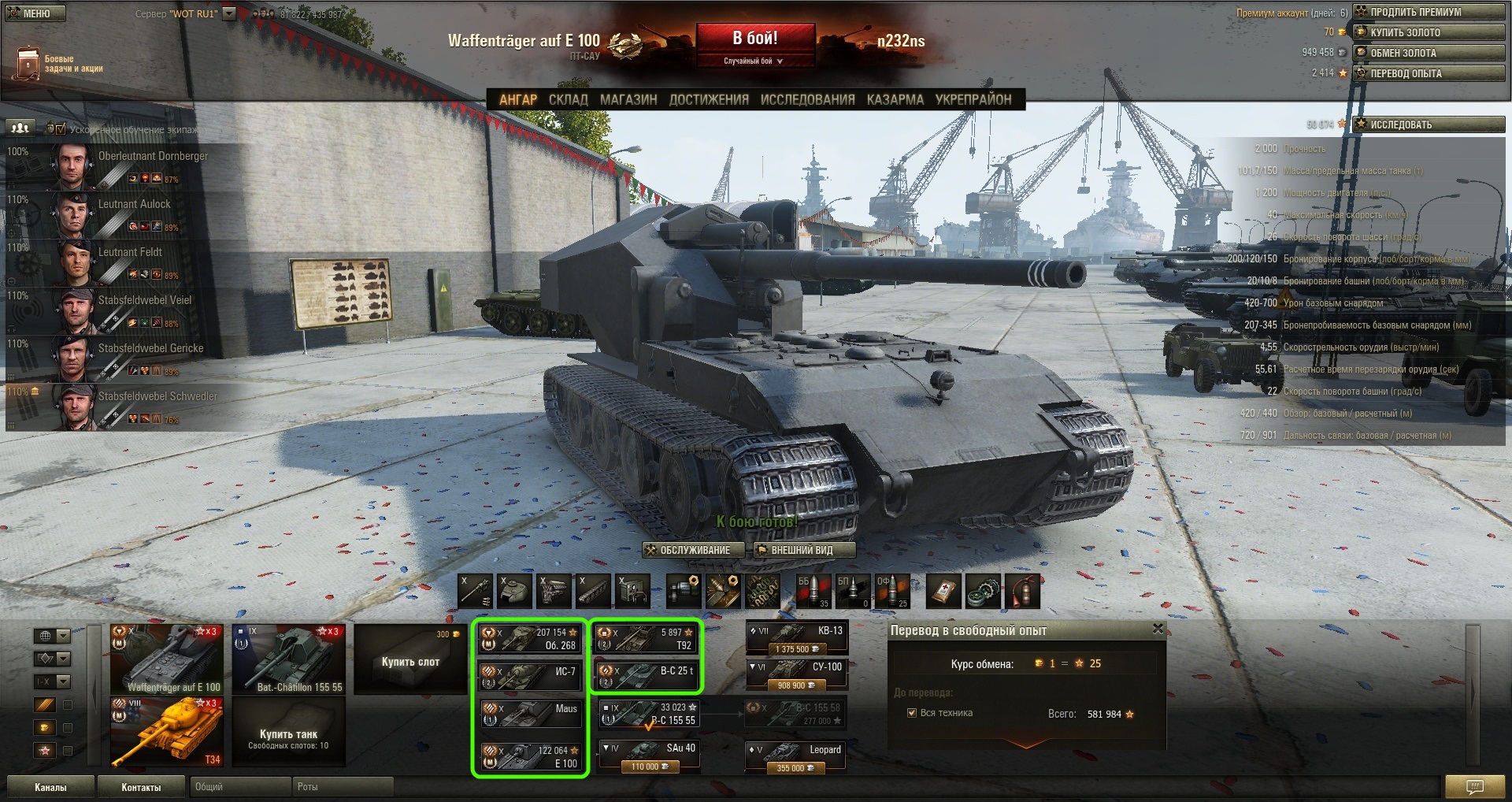This screenshot has height=802, width=1512.
Task: Open the ОБСЛУЖИВАНИЕ service window
Action: click(x=694, y=550)
